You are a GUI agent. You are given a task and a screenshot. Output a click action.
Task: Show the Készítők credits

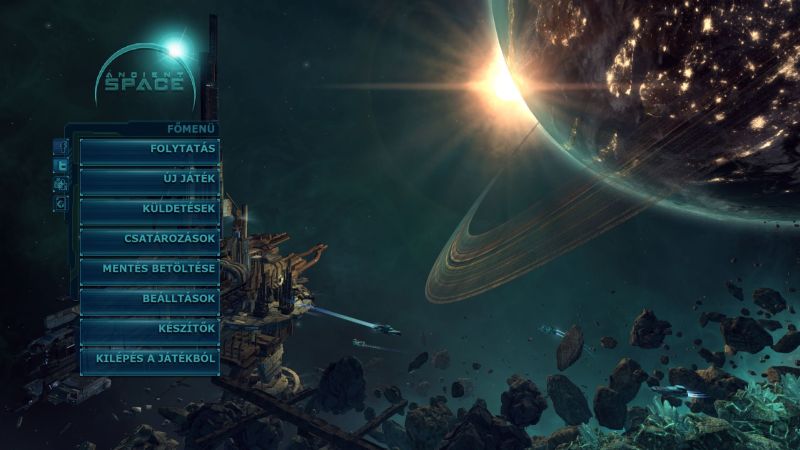click(x=149, y=328)
